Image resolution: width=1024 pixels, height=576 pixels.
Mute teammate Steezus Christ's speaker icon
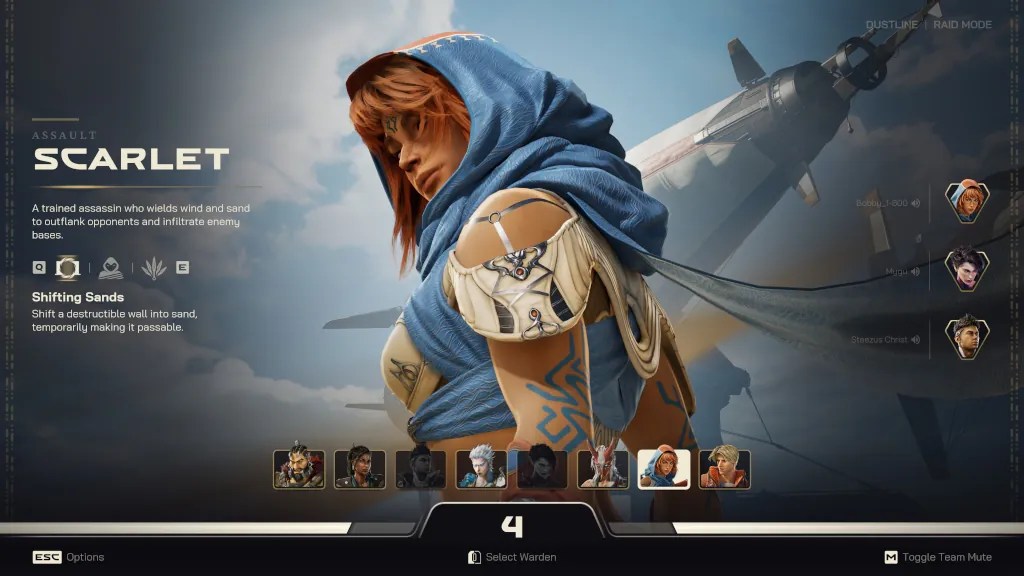point(916,340)
